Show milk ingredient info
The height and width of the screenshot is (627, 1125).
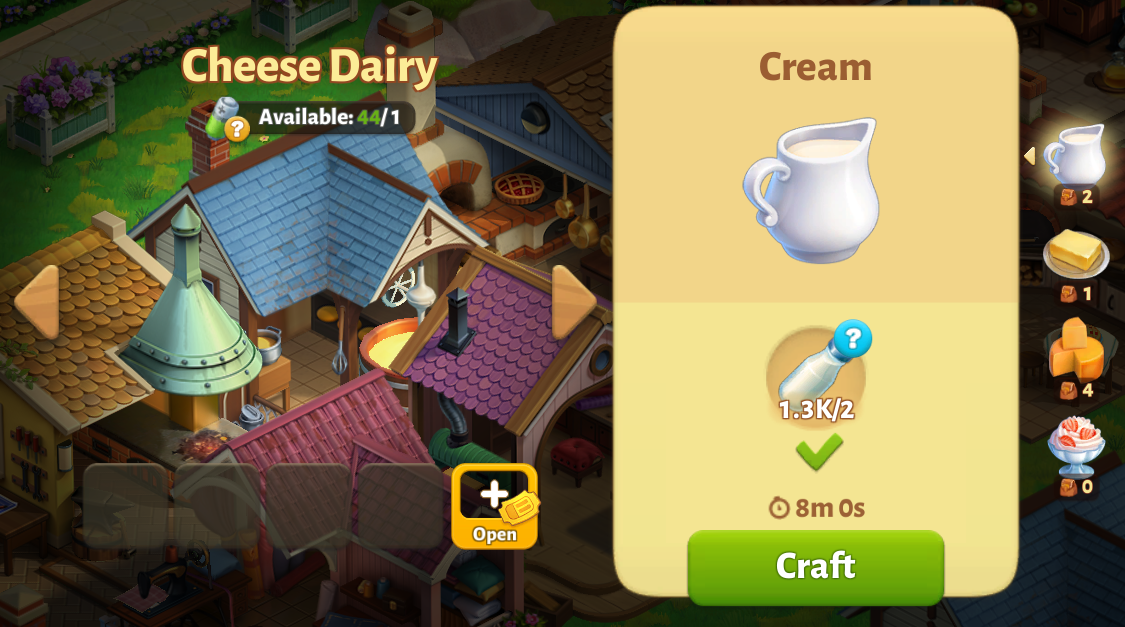click(852, 339)
